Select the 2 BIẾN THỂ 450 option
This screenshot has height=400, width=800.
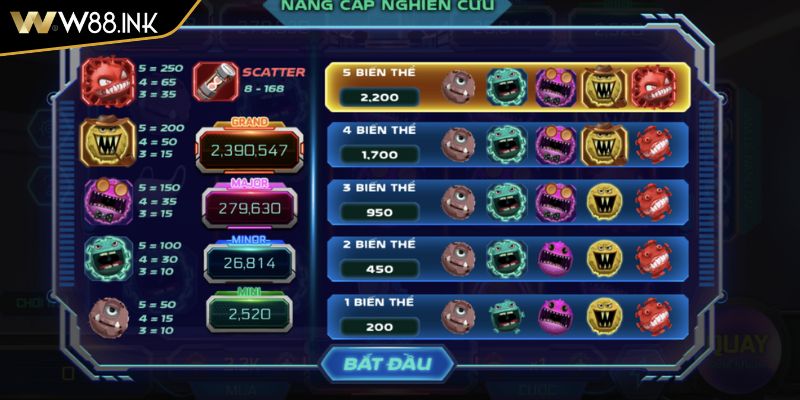[507, 258]
